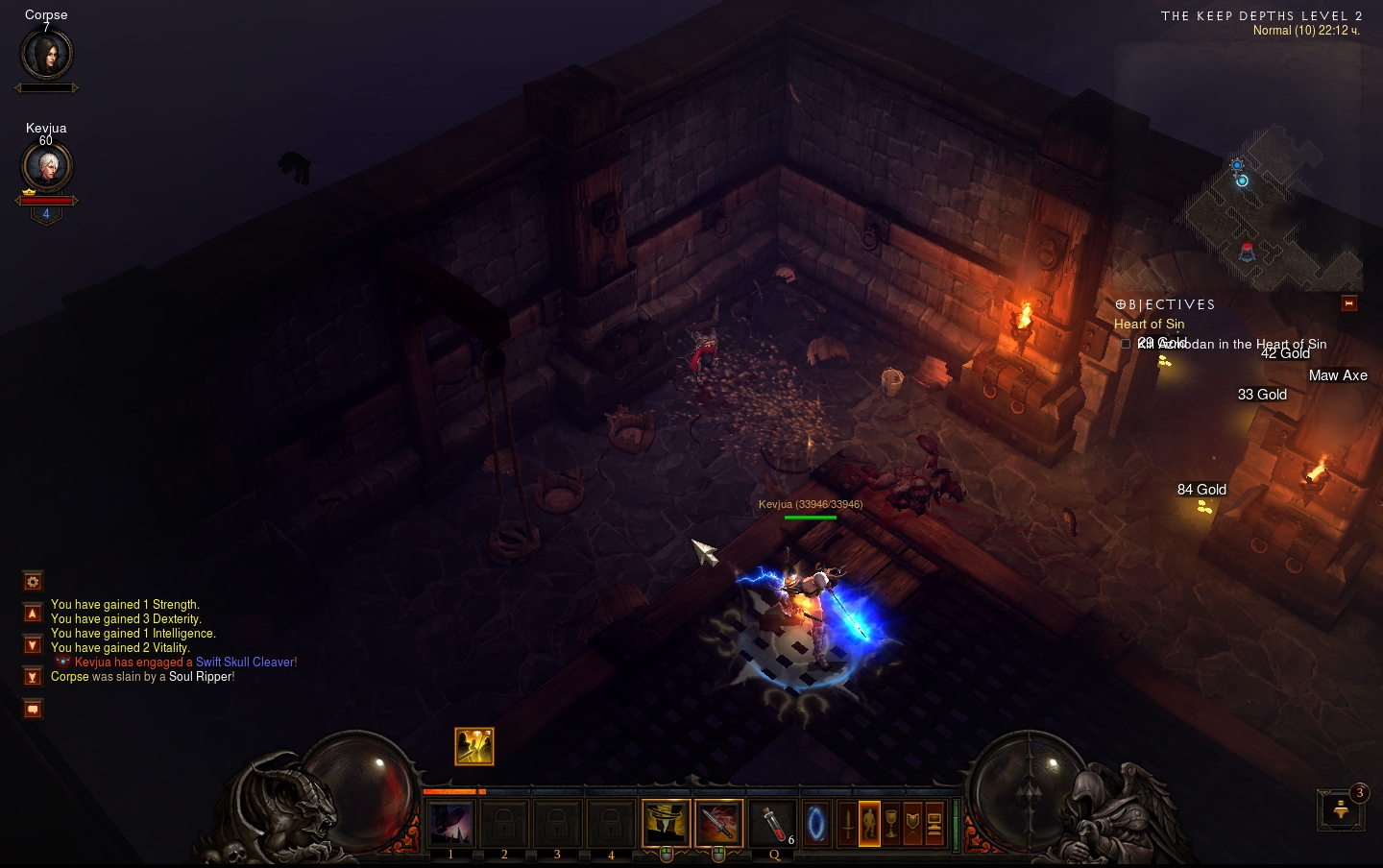Show earlier chat messages with up arrow
1383x868 pixels.
(x=33, y=614)
